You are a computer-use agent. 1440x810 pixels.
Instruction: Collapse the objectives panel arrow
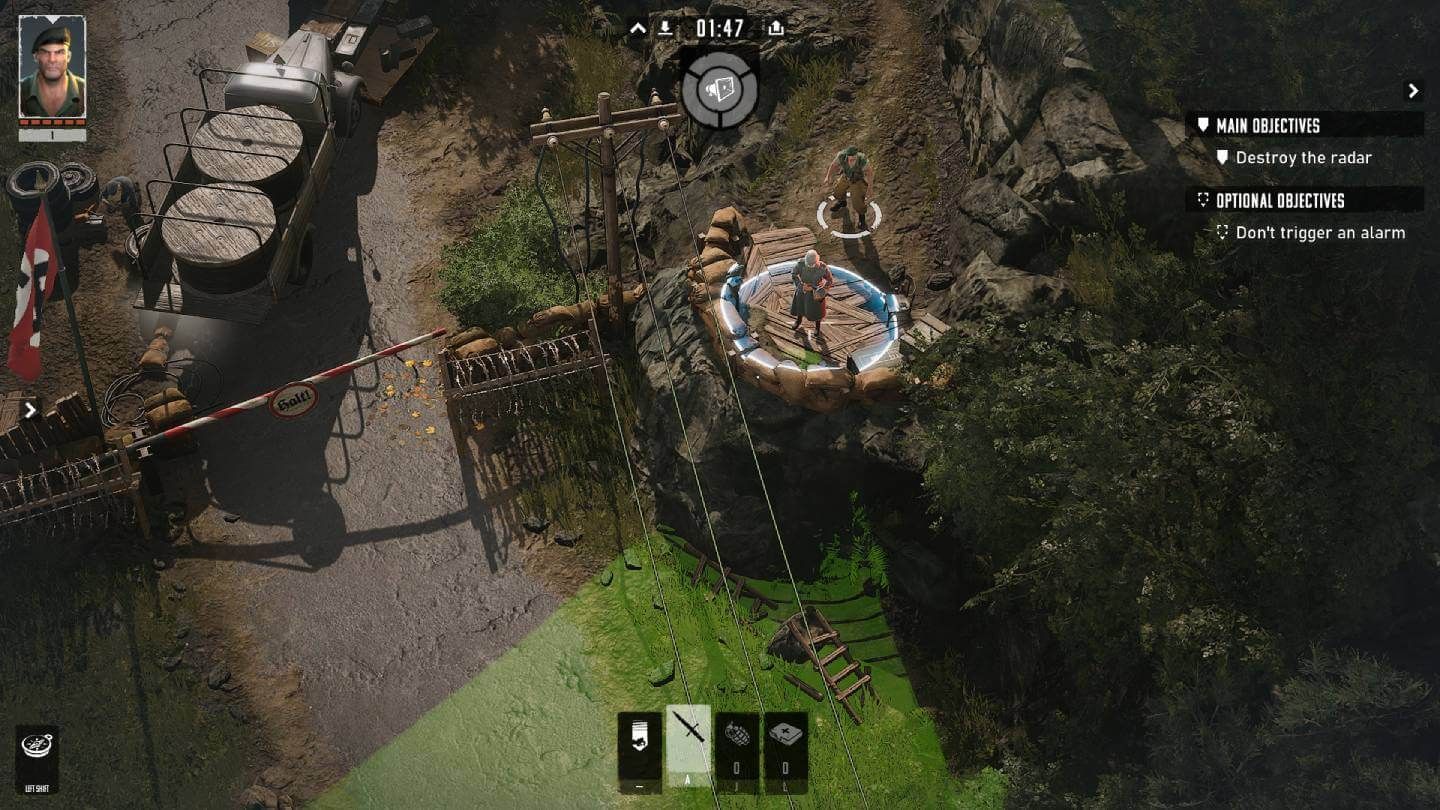pyautogui.click(x=1413, y=91)
